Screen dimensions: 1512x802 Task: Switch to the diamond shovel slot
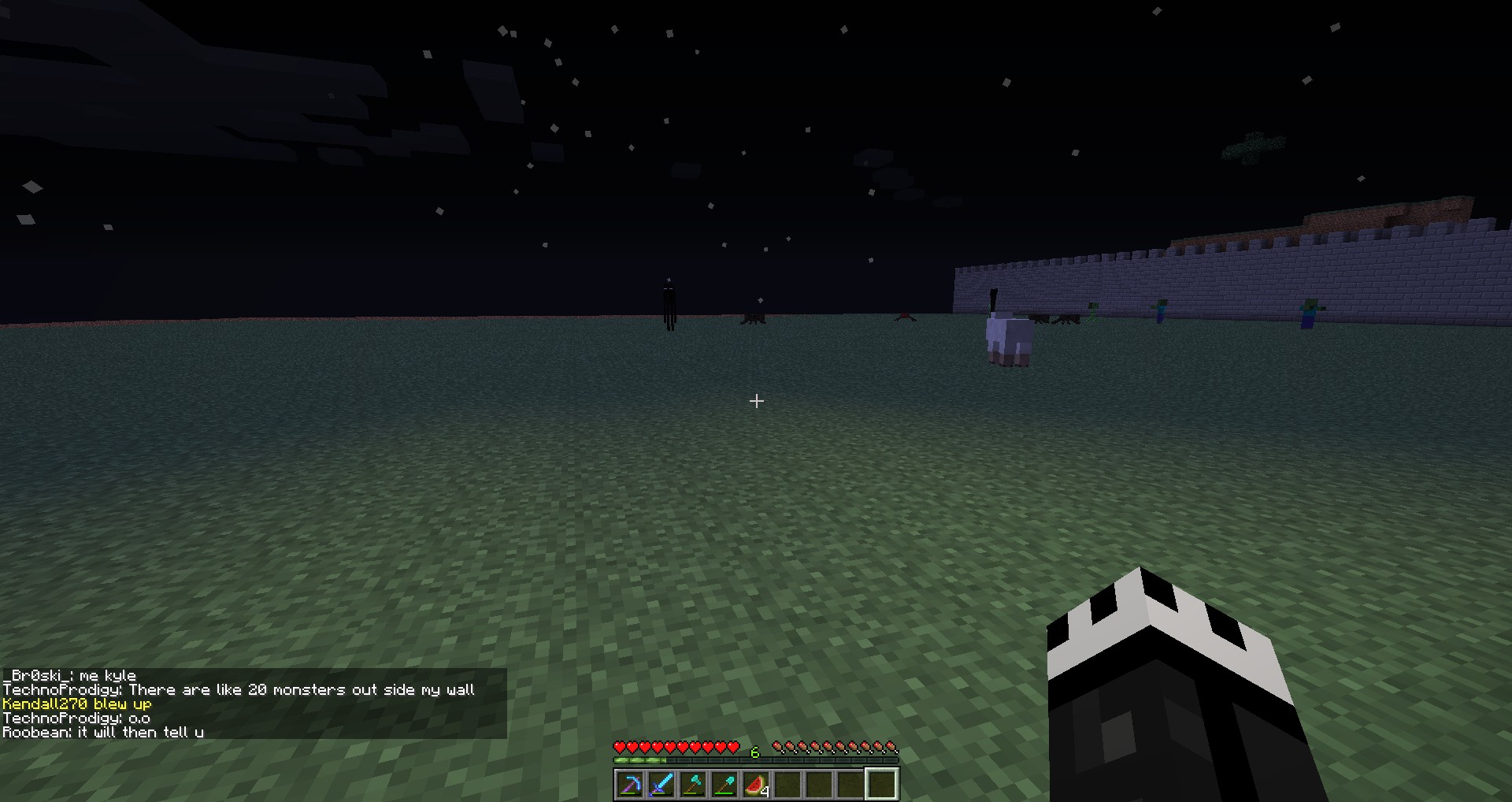(724, 785)
